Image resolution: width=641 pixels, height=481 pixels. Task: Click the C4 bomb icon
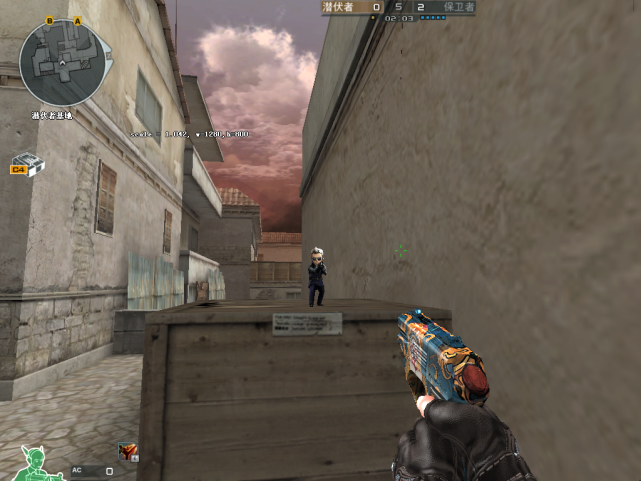pyautogui.click(x=27, y=164)
